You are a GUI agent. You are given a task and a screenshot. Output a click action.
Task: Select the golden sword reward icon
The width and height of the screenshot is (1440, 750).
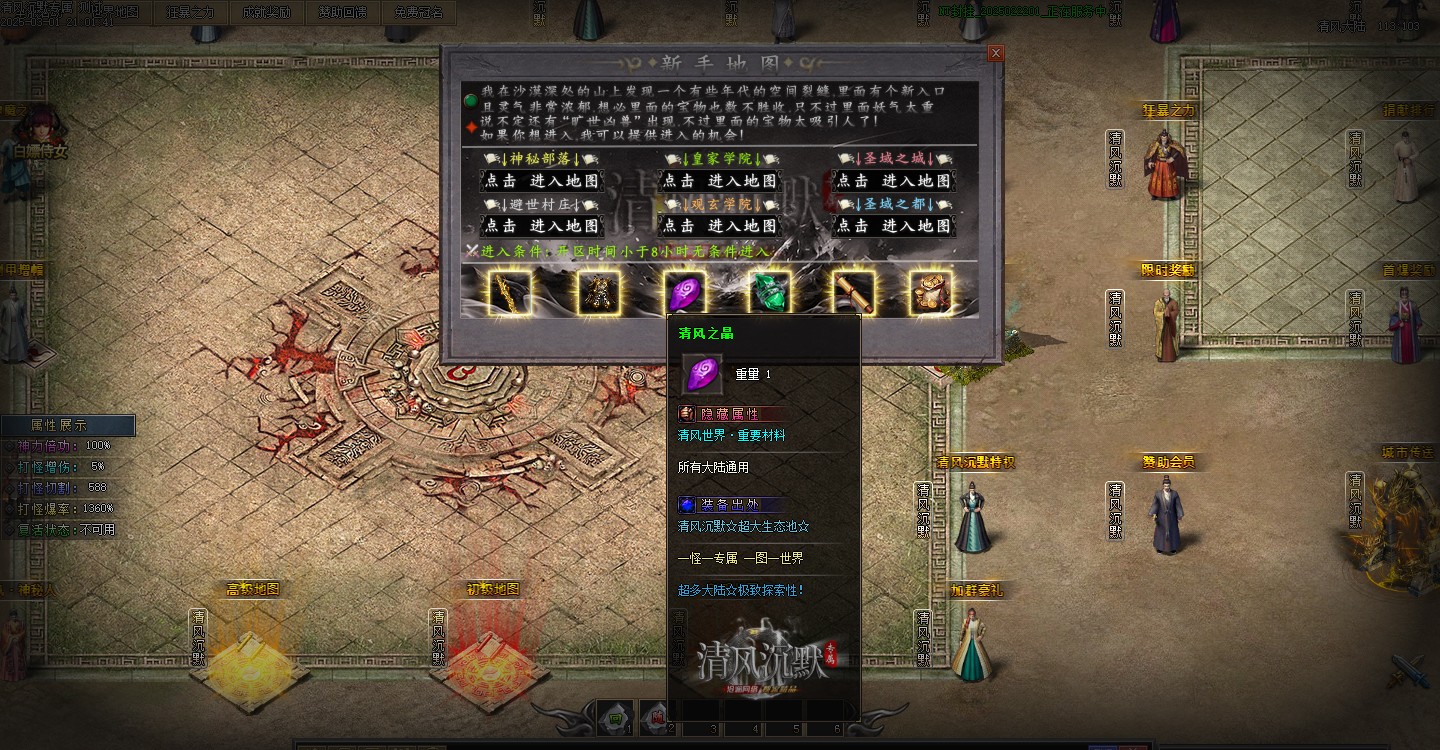(510, 292)
